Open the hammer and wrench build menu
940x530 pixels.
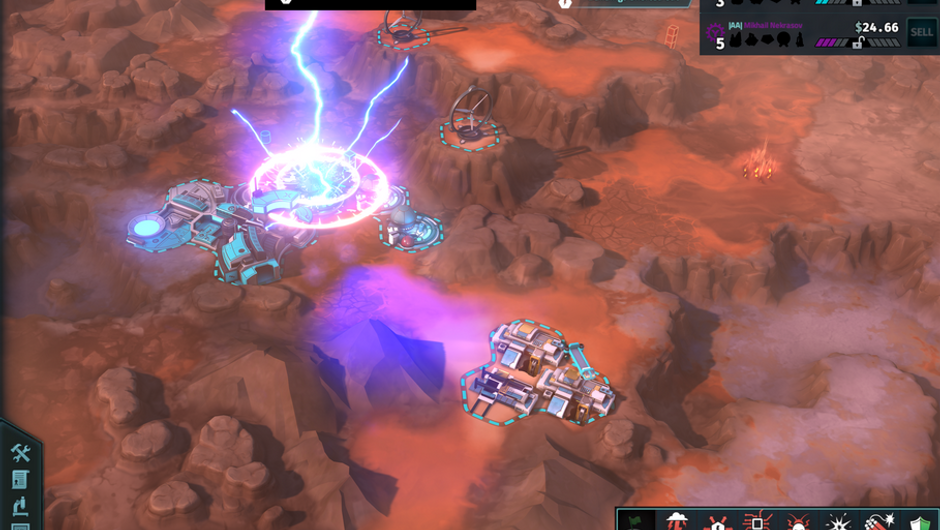(21, 454)
